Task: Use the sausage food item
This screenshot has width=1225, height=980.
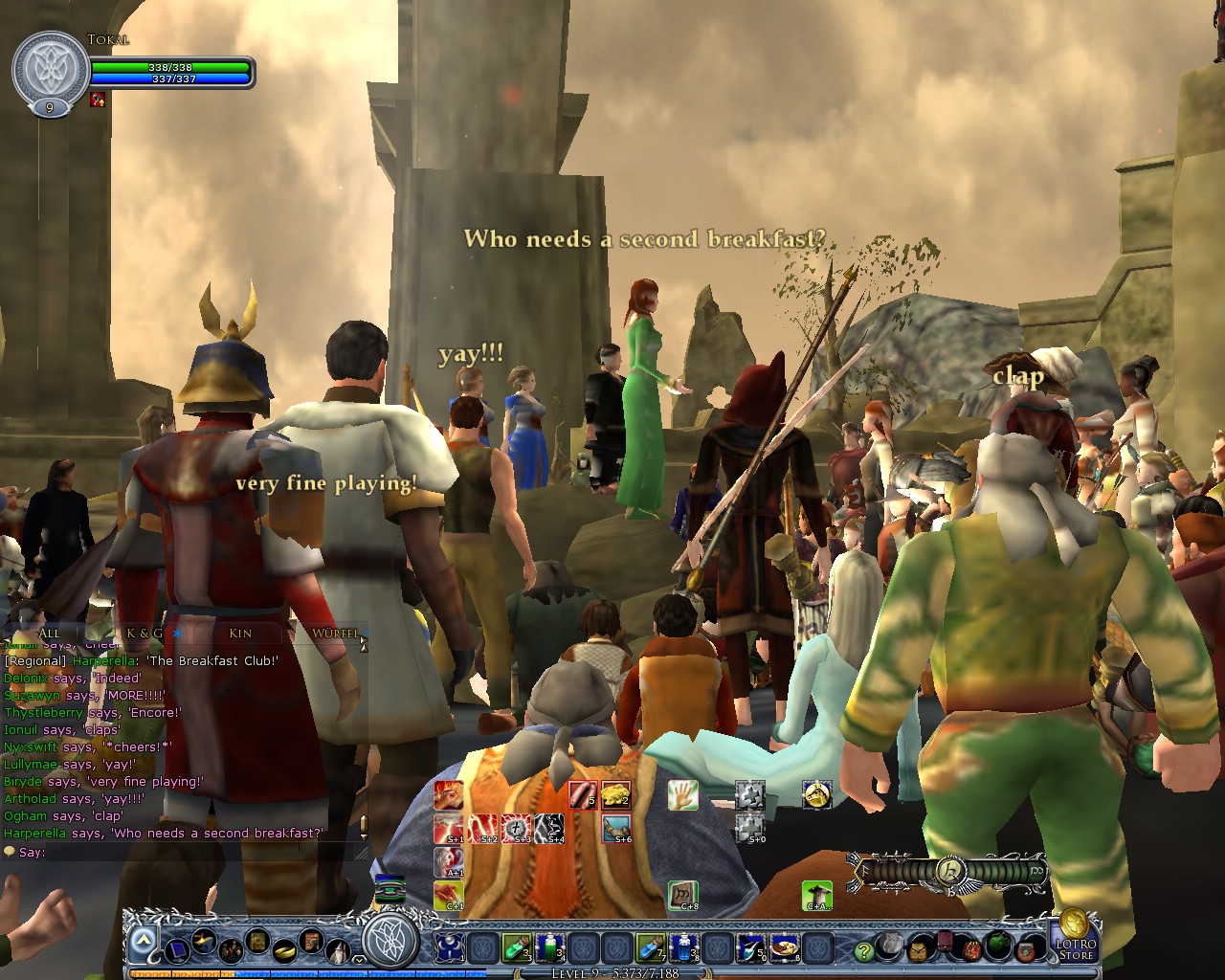Action: pos(582,795)
